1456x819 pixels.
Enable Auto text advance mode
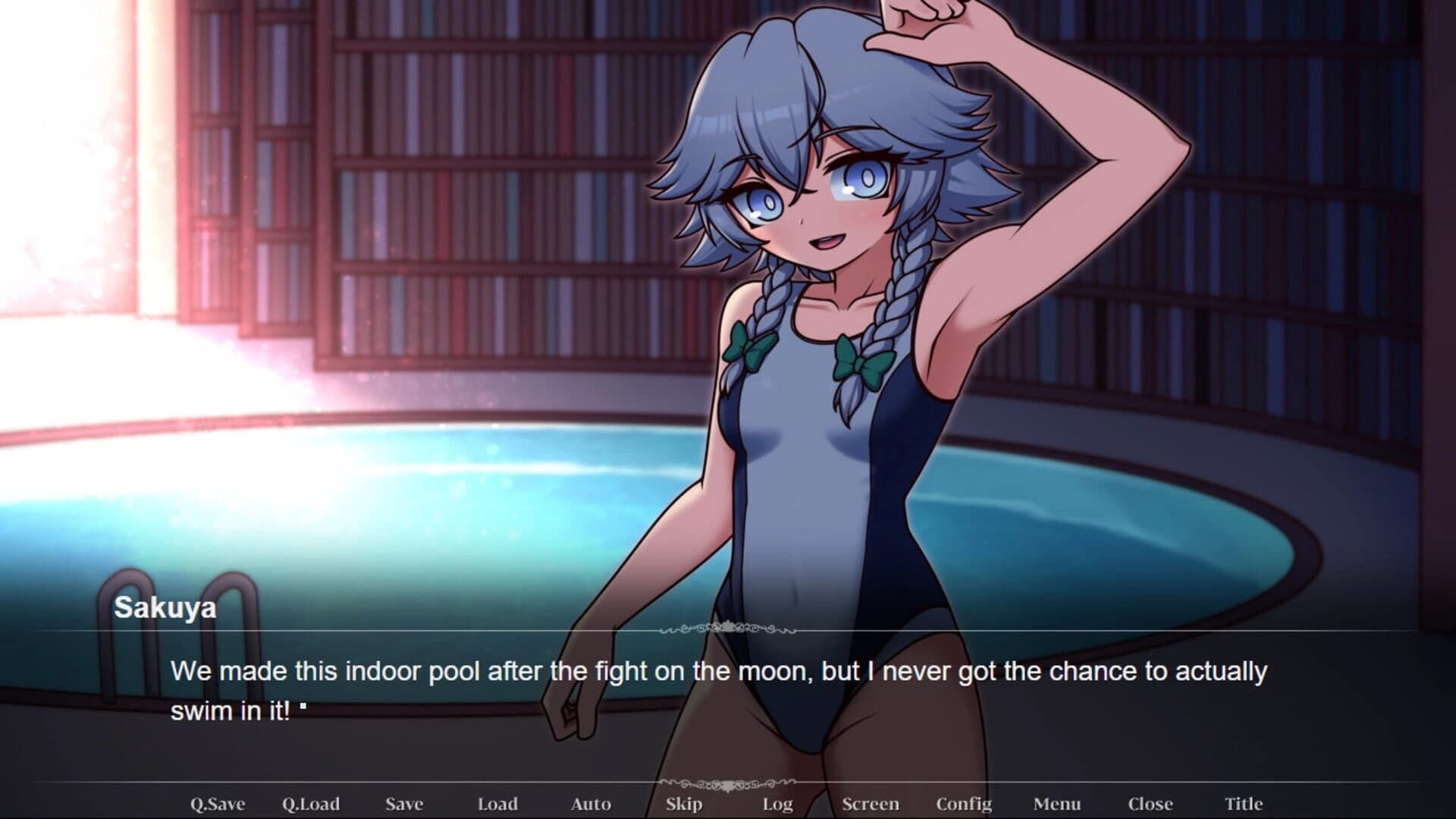[x=591, y=803]
